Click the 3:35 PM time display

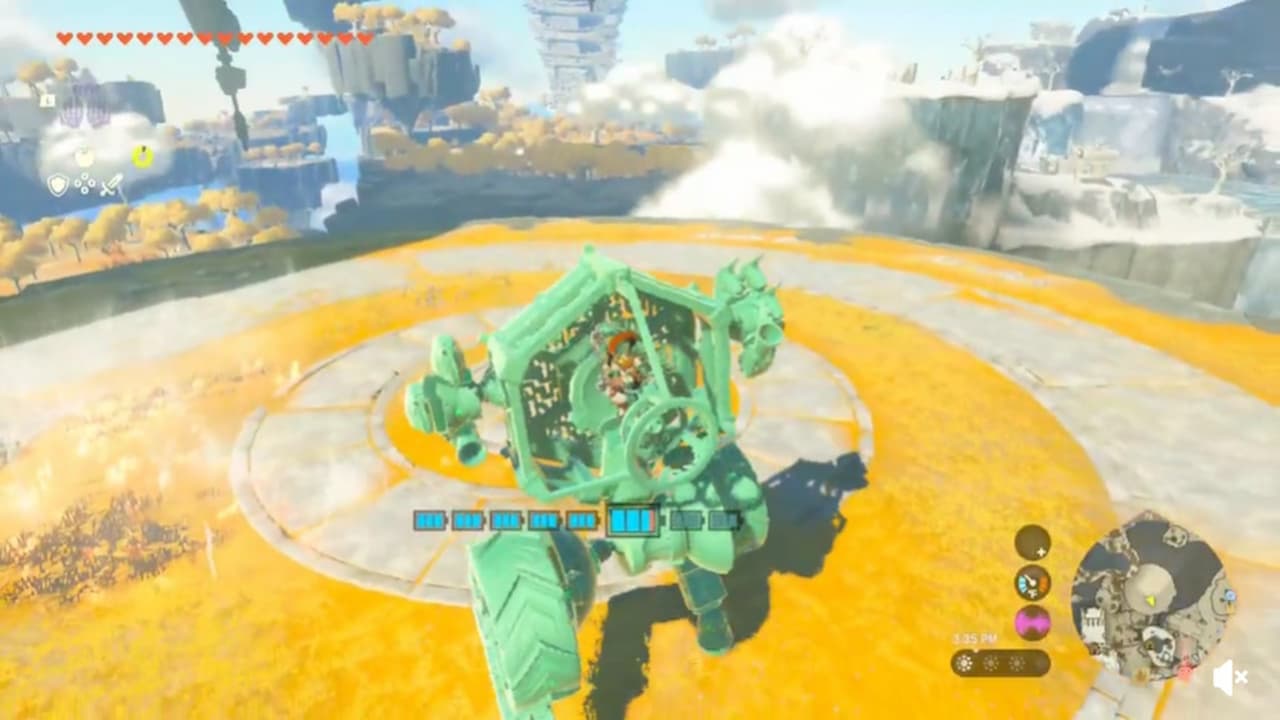coord(975,638)
